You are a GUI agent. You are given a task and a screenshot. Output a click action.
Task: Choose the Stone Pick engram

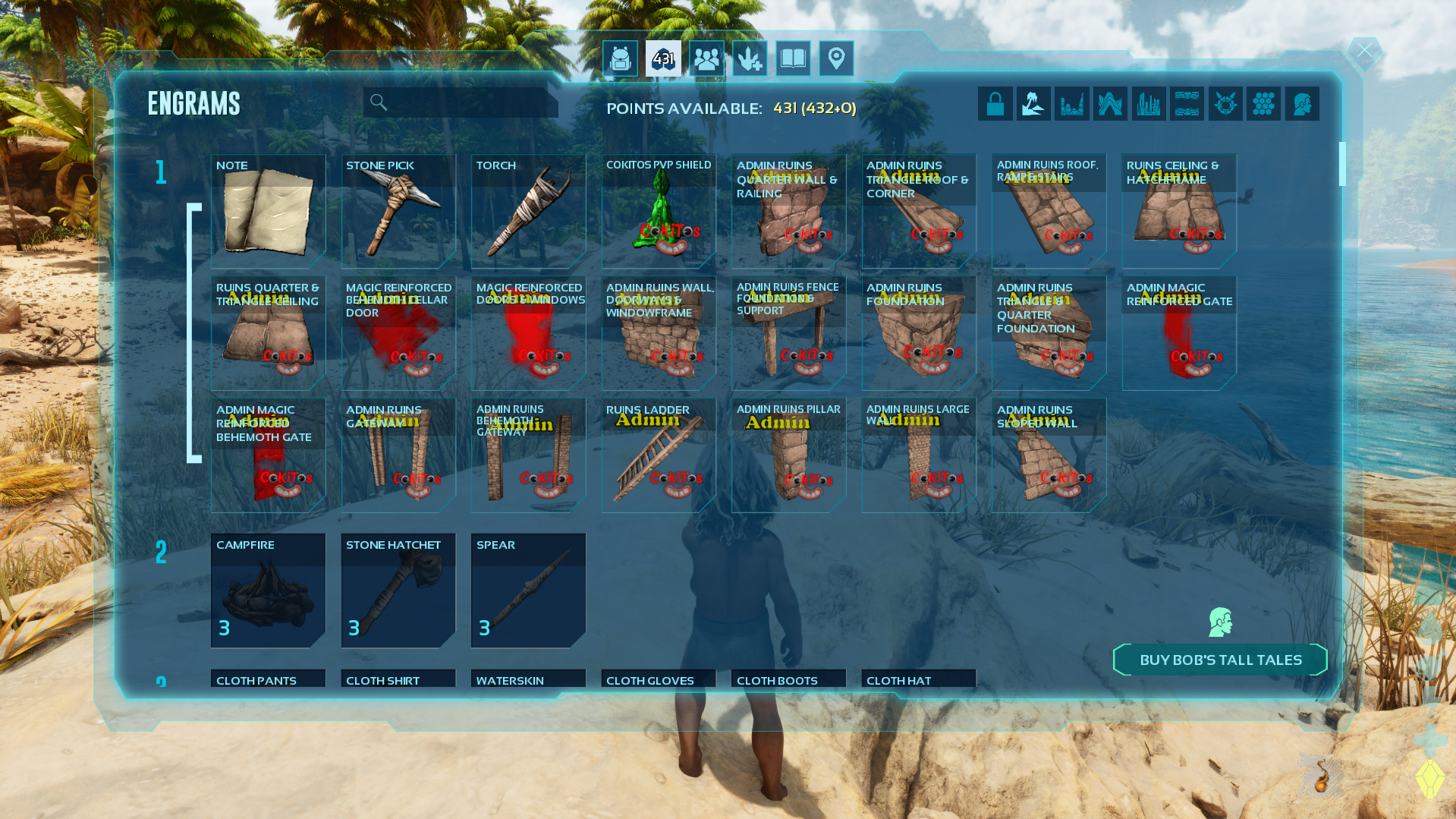(x=398, y=212)
